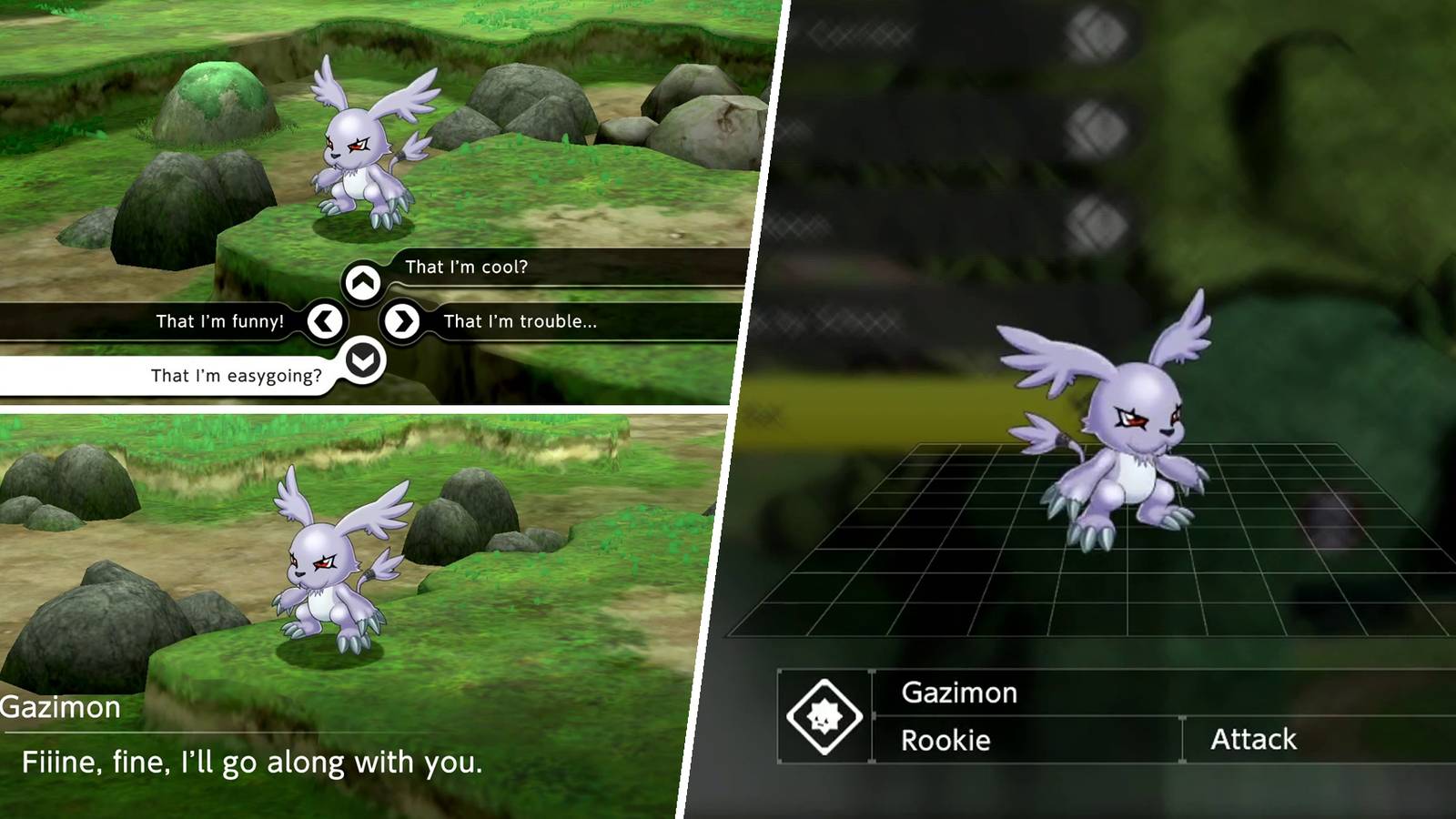Image resolution: width=1456 pixels, height=819 pixels.
Task: Select the 'That I'm funny!' dialogue option
Action: point(218,321)
